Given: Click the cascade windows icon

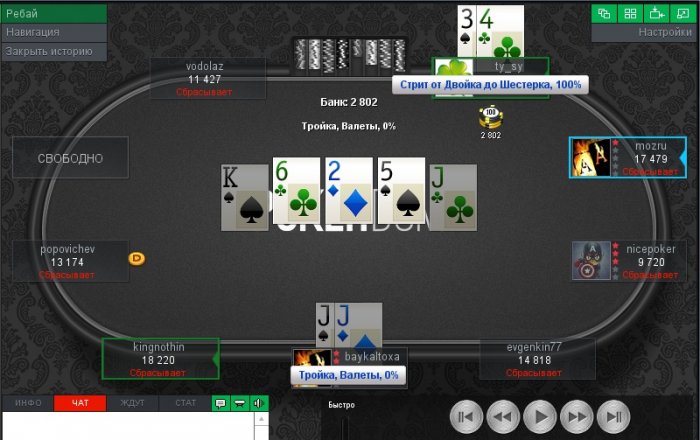Looking at the screenshot, I should tap(605, 13).
